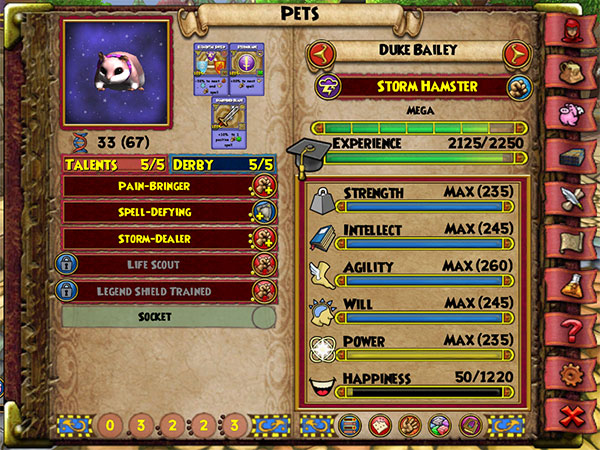600x450 pixels.
Task: Go to the next pet
Action: click(515, 52)
